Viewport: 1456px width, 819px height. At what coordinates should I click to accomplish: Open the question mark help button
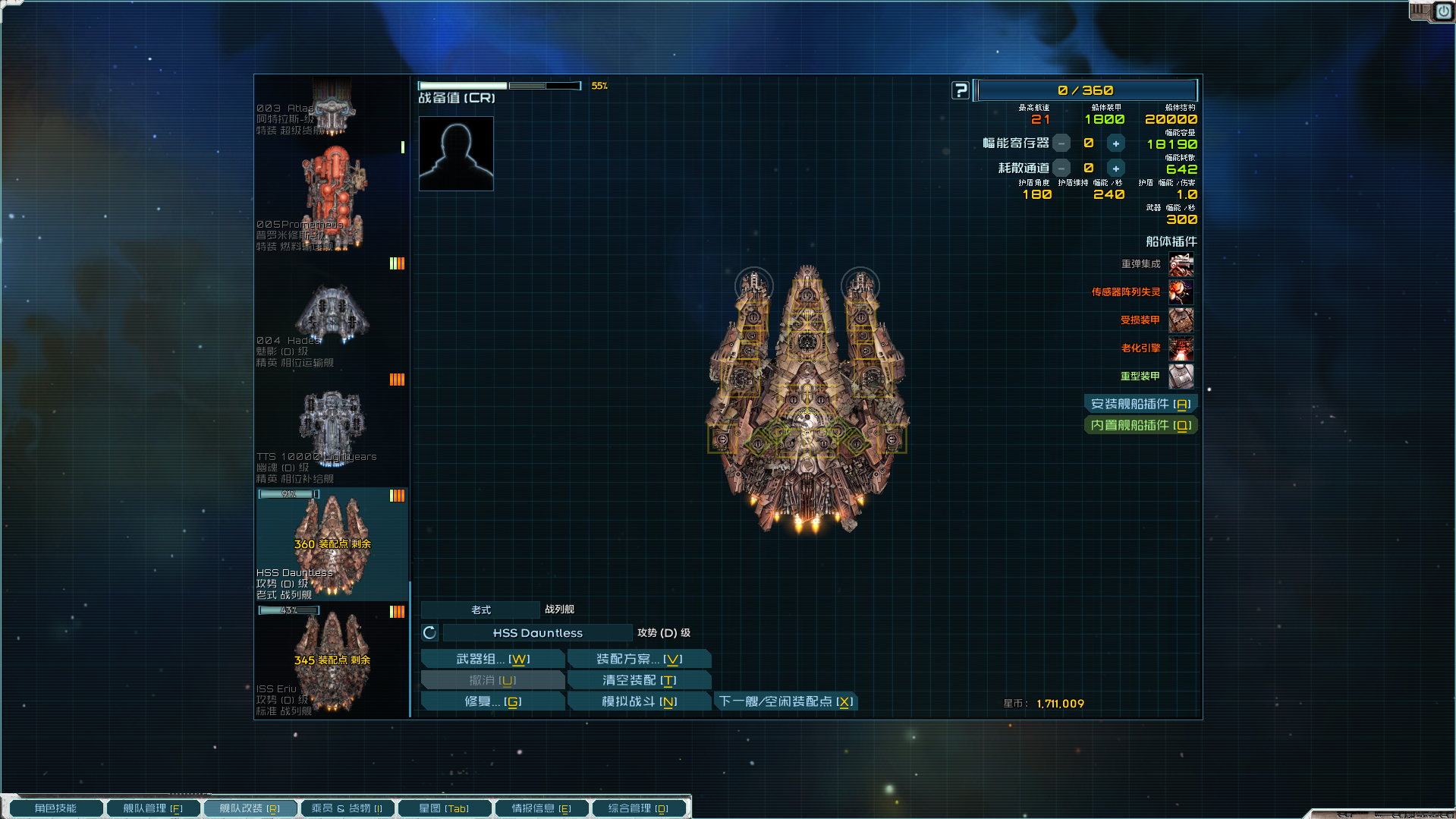pos(961,90)
